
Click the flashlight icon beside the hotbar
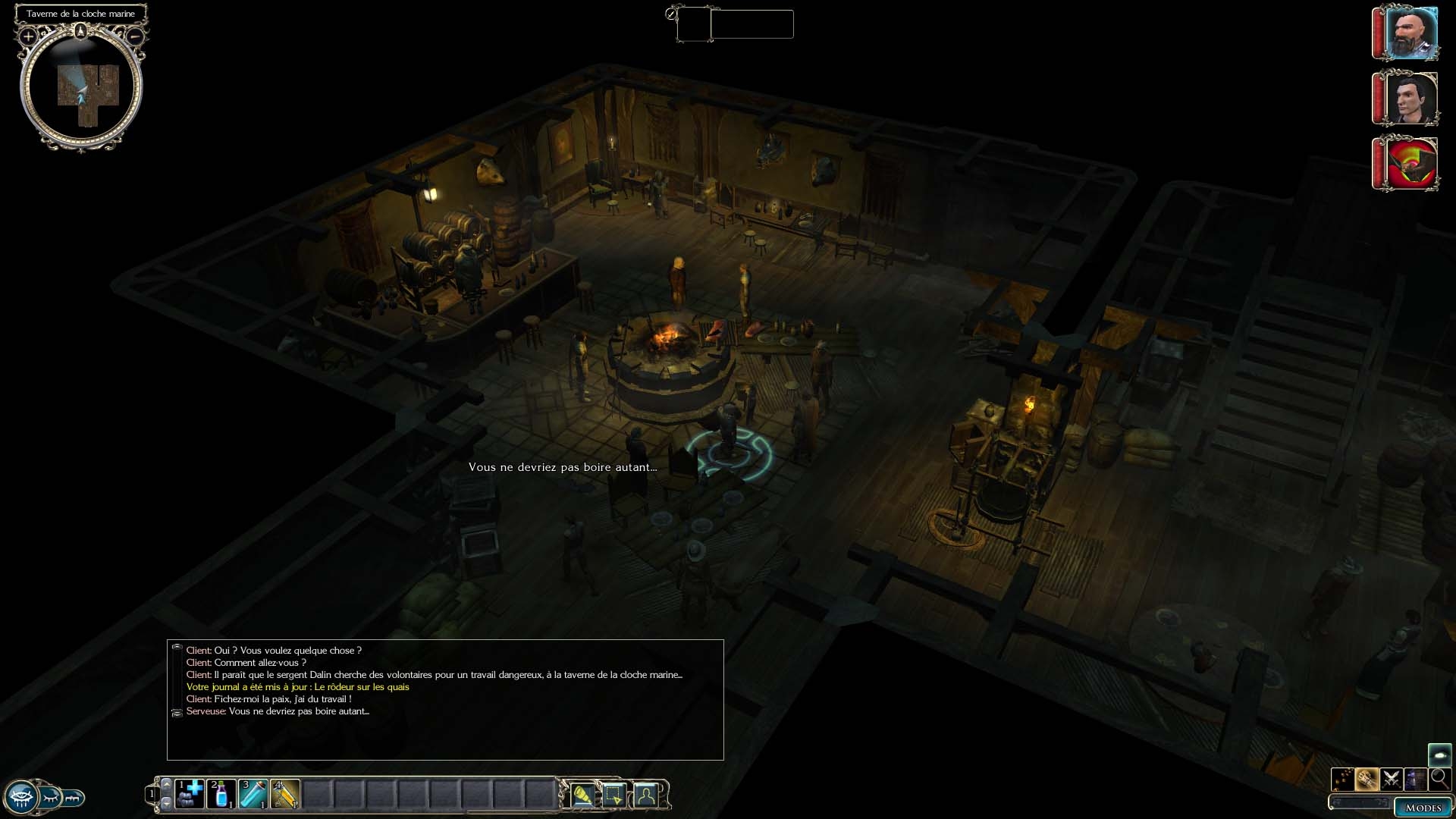(582, 795)
